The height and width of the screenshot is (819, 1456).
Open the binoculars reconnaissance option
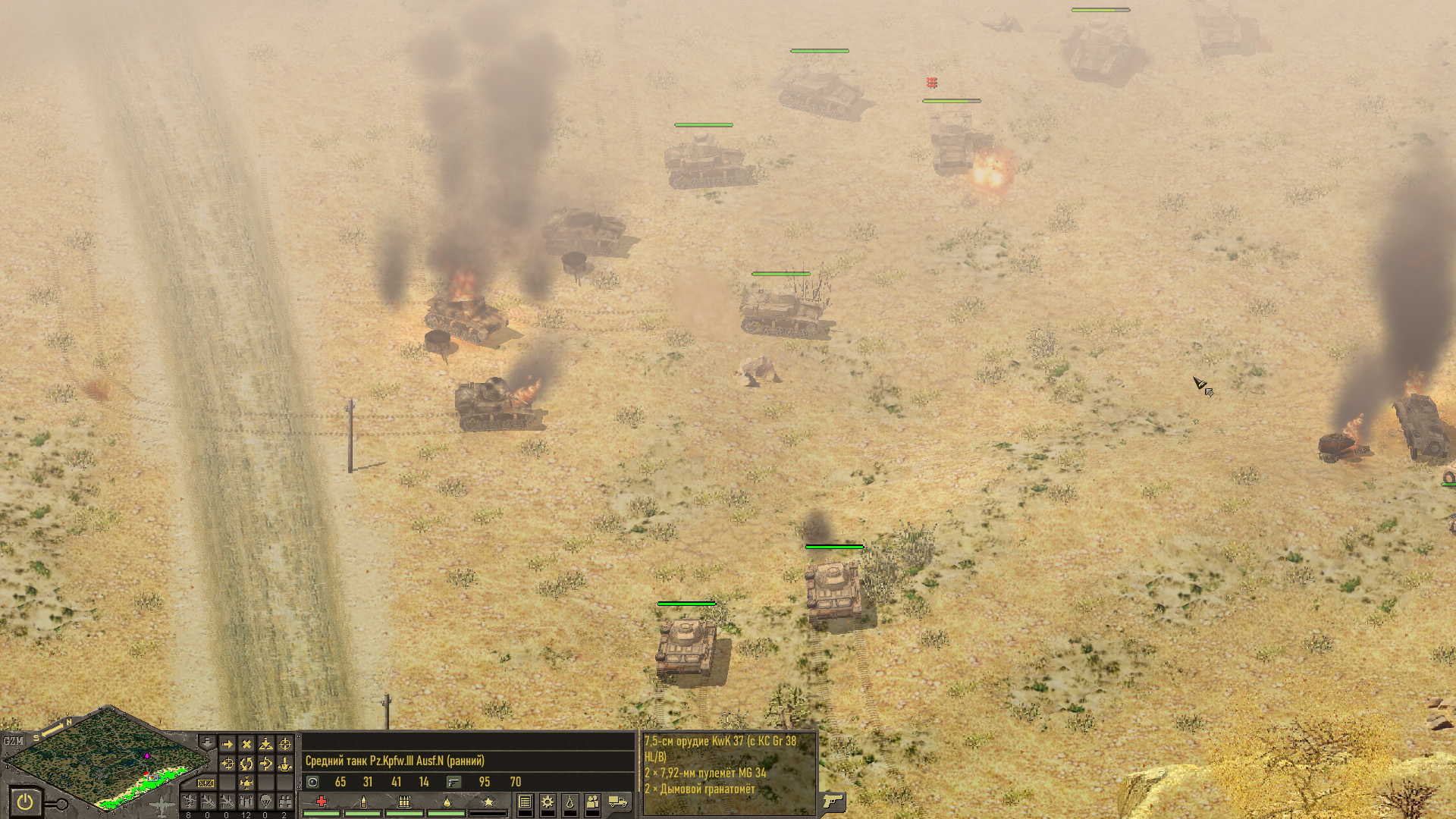click(x=284, y=801)
